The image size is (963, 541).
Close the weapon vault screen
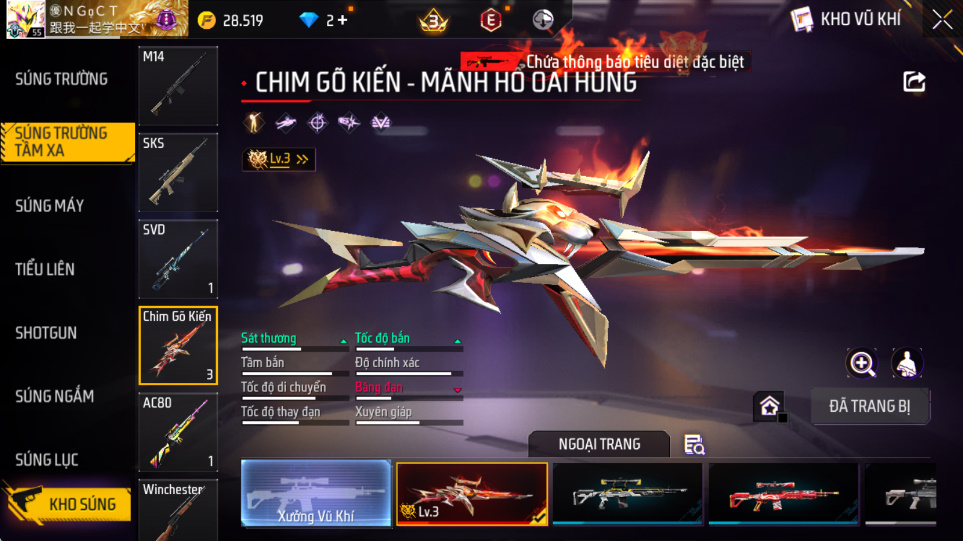941,19
